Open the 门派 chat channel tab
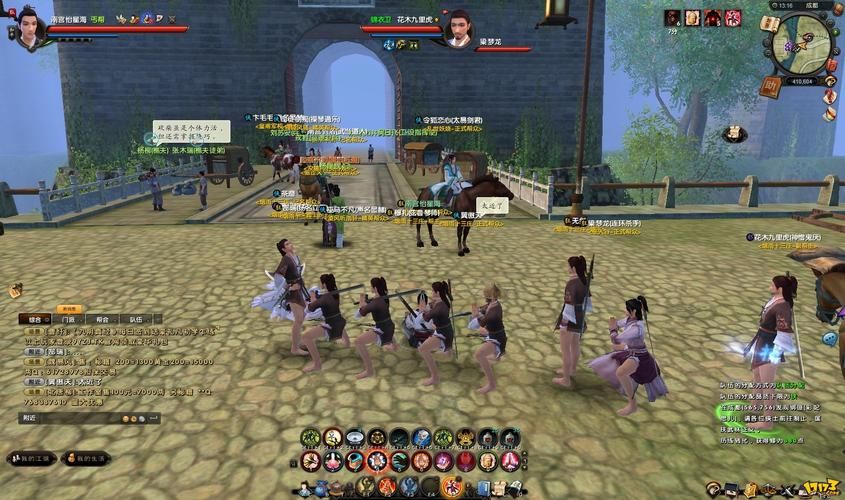The image size is (845, 500). tap(69, 320)
